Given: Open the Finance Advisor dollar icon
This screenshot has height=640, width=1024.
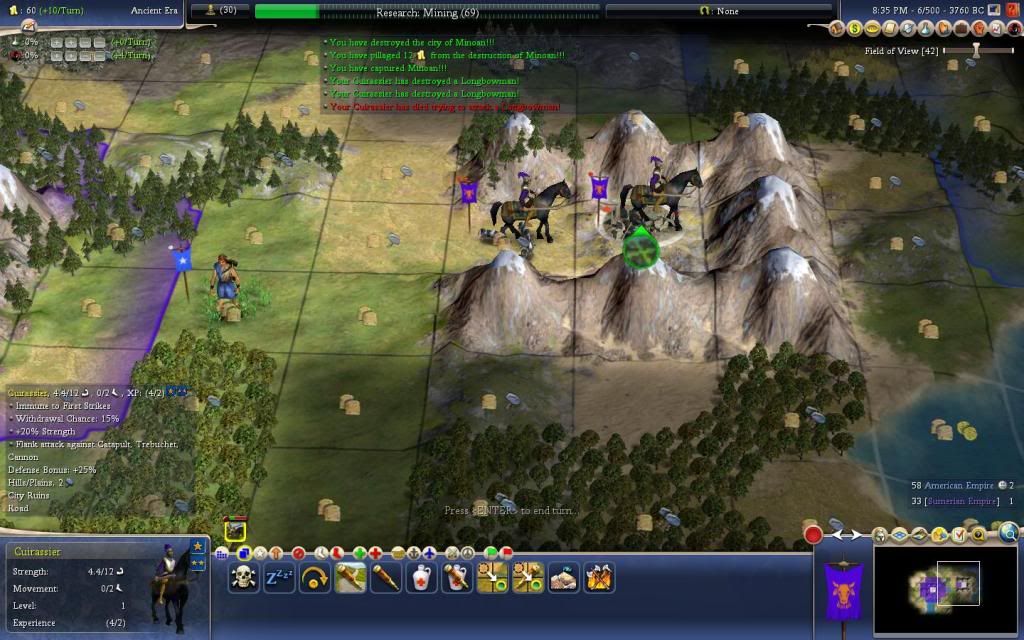Looking at the screenshot, I should [856, 29].
